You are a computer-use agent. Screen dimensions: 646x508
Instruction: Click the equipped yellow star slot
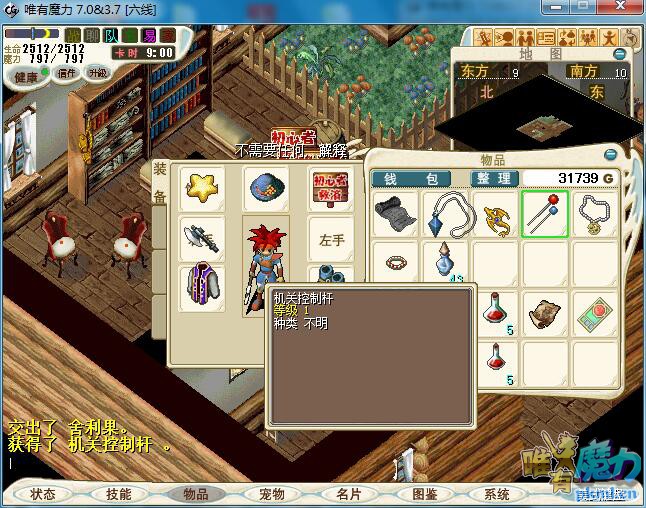[x=204, y=188]
